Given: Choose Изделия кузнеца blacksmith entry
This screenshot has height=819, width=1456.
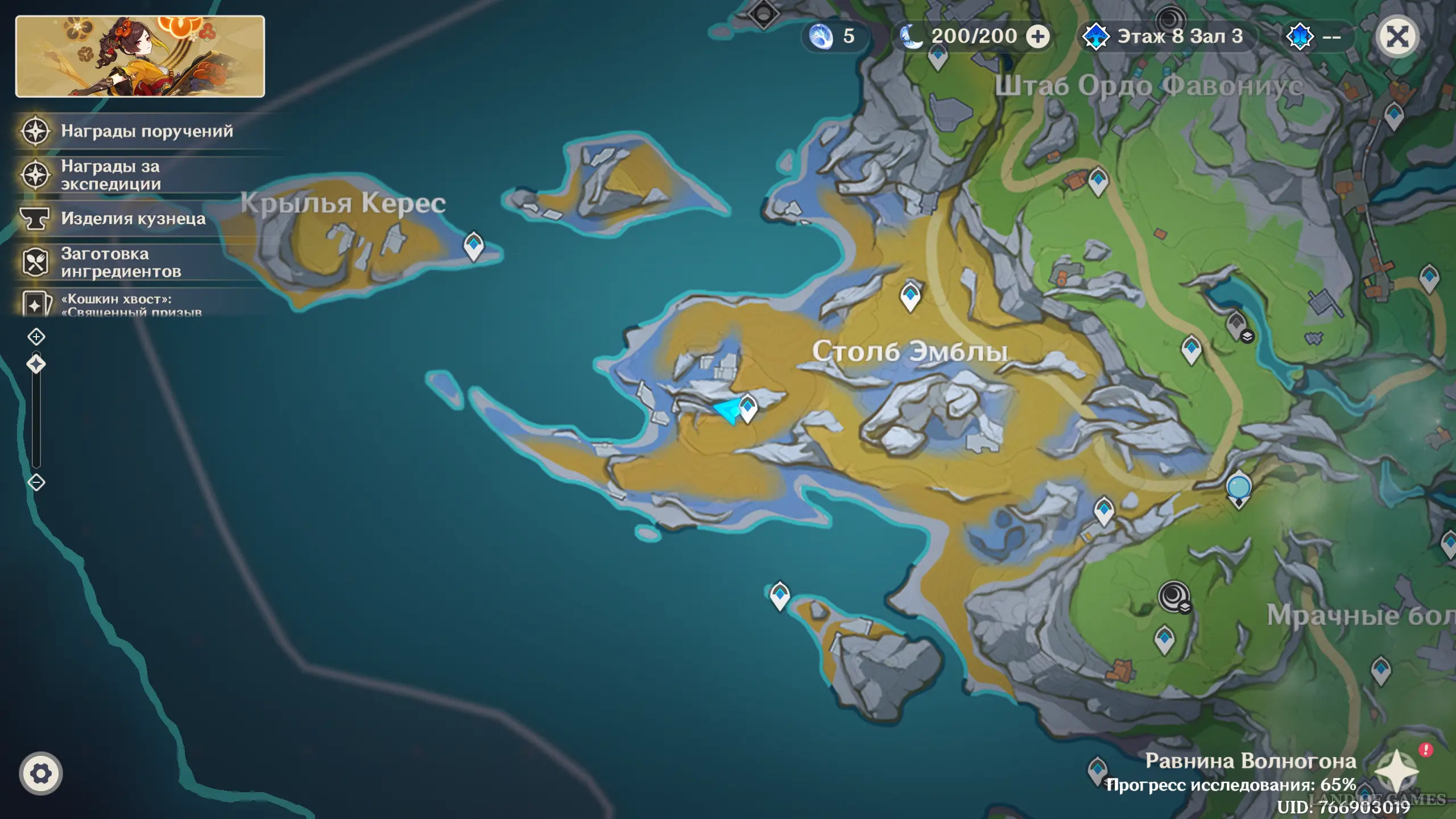Looking at the screenshot, I should tap(133, 219).
